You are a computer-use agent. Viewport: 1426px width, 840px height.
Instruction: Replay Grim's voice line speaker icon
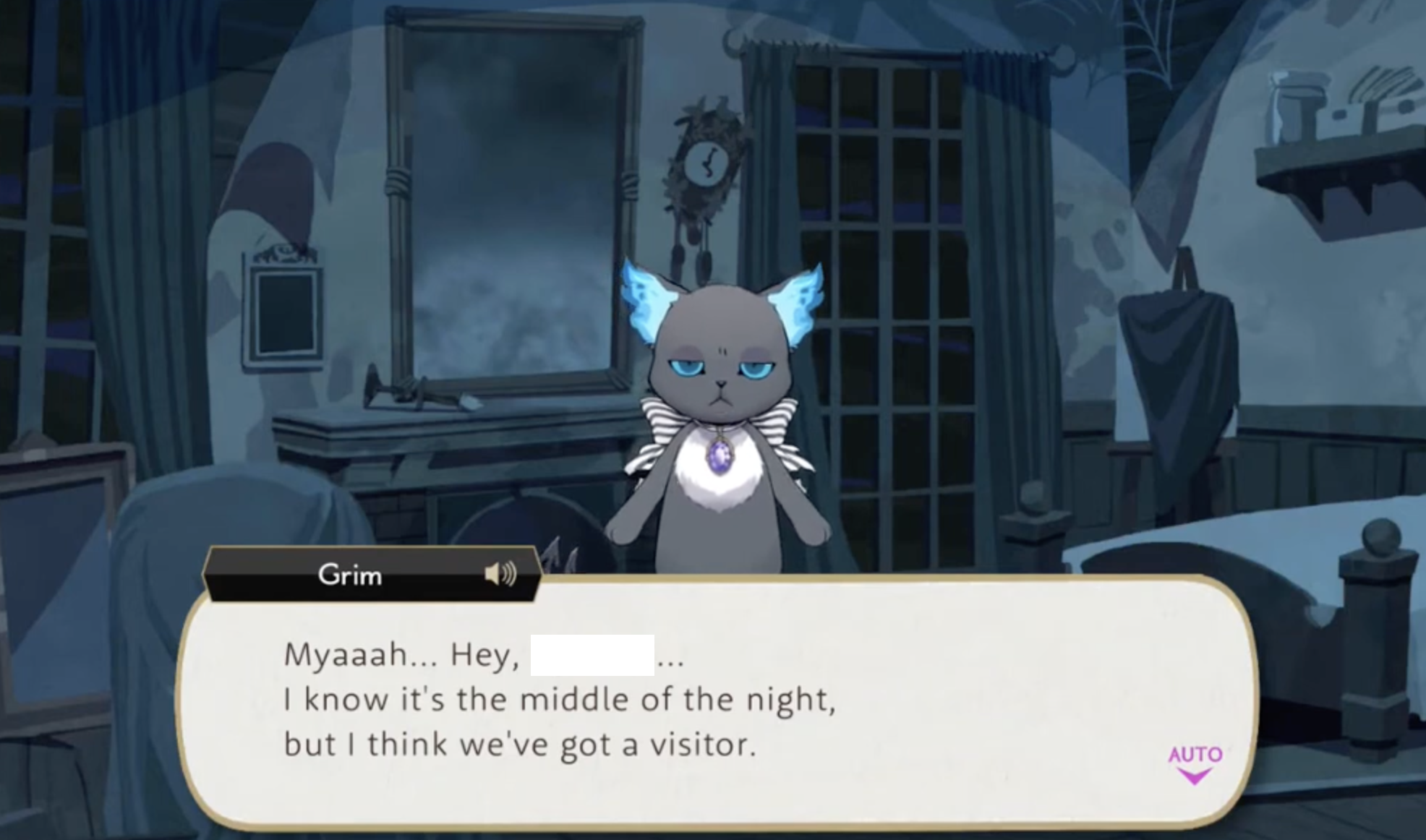[500, 574]
